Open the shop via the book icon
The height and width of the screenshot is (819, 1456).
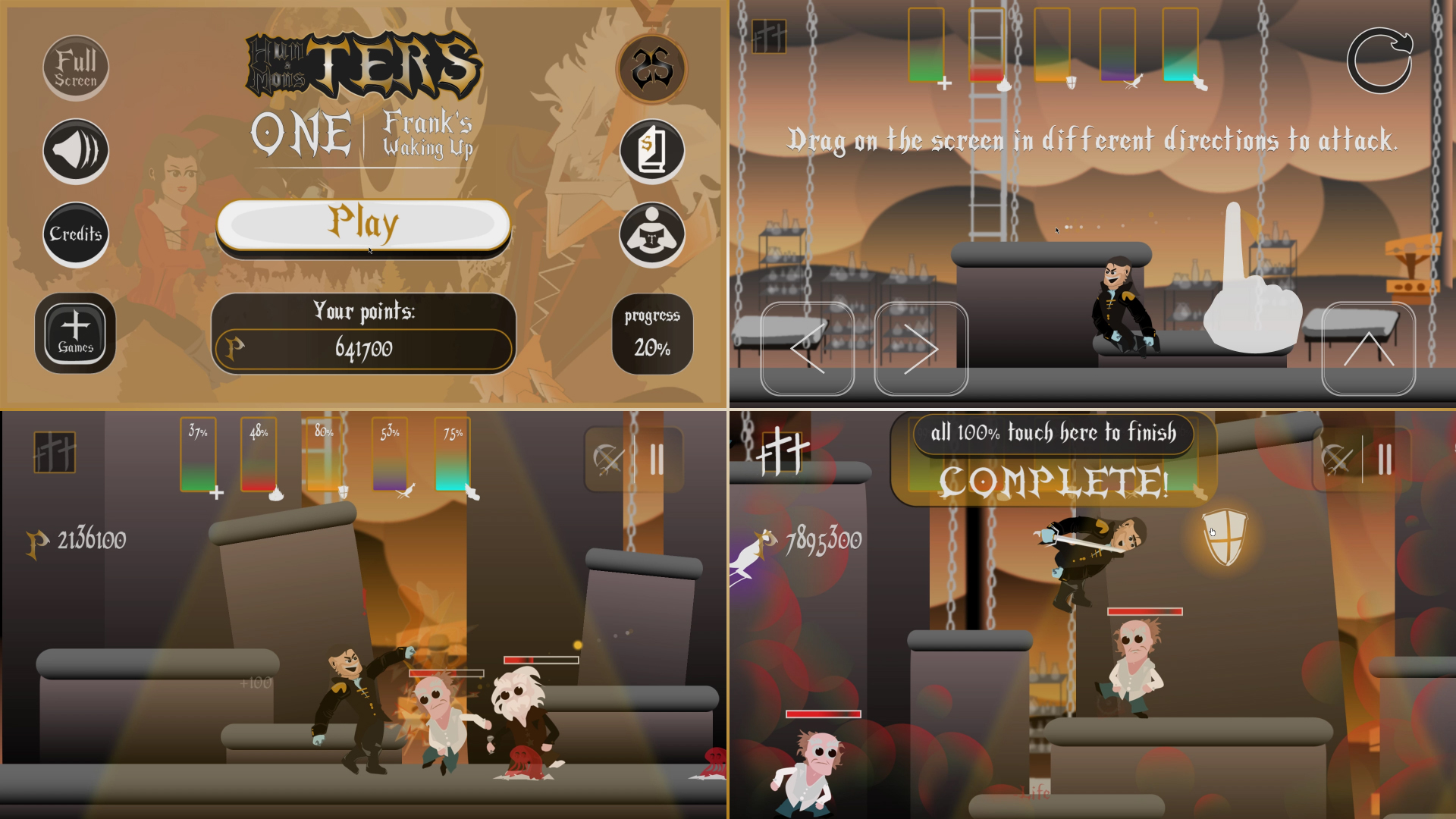653,150
